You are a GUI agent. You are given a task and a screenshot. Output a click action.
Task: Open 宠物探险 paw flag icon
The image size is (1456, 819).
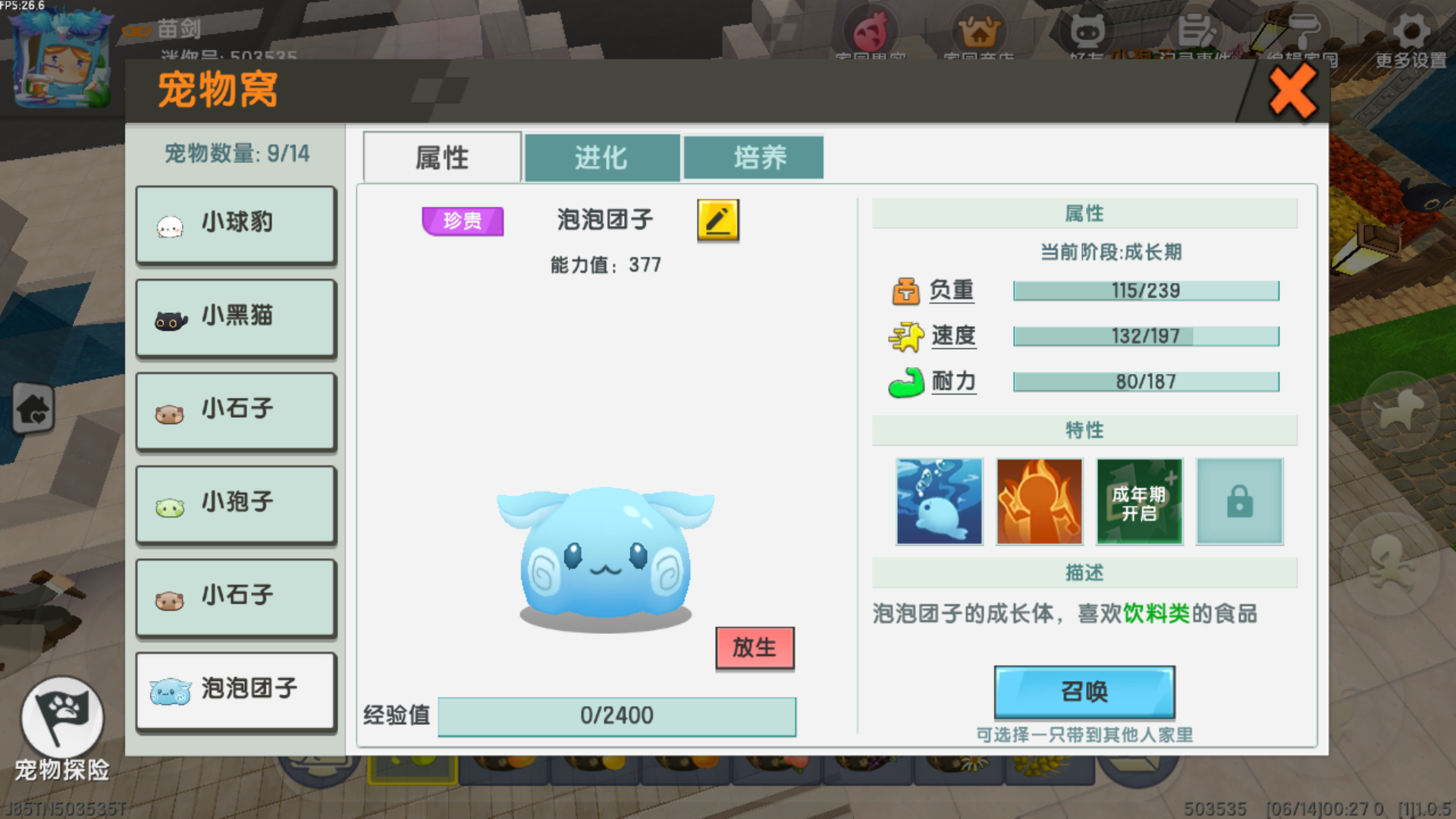pos(63,717)
